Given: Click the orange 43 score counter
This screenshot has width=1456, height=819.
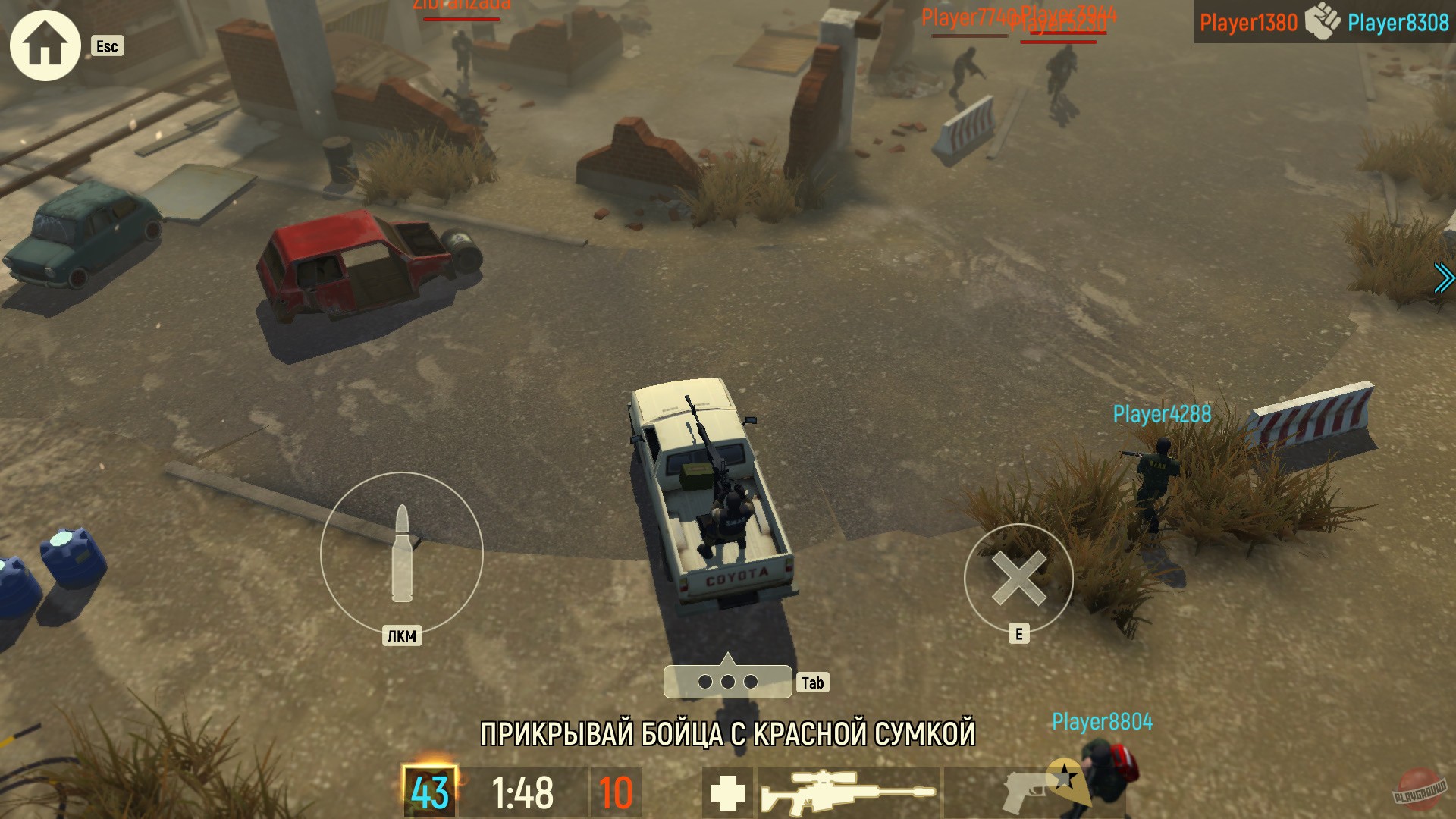Looking at the screenshot, I should tap(429, 791).
